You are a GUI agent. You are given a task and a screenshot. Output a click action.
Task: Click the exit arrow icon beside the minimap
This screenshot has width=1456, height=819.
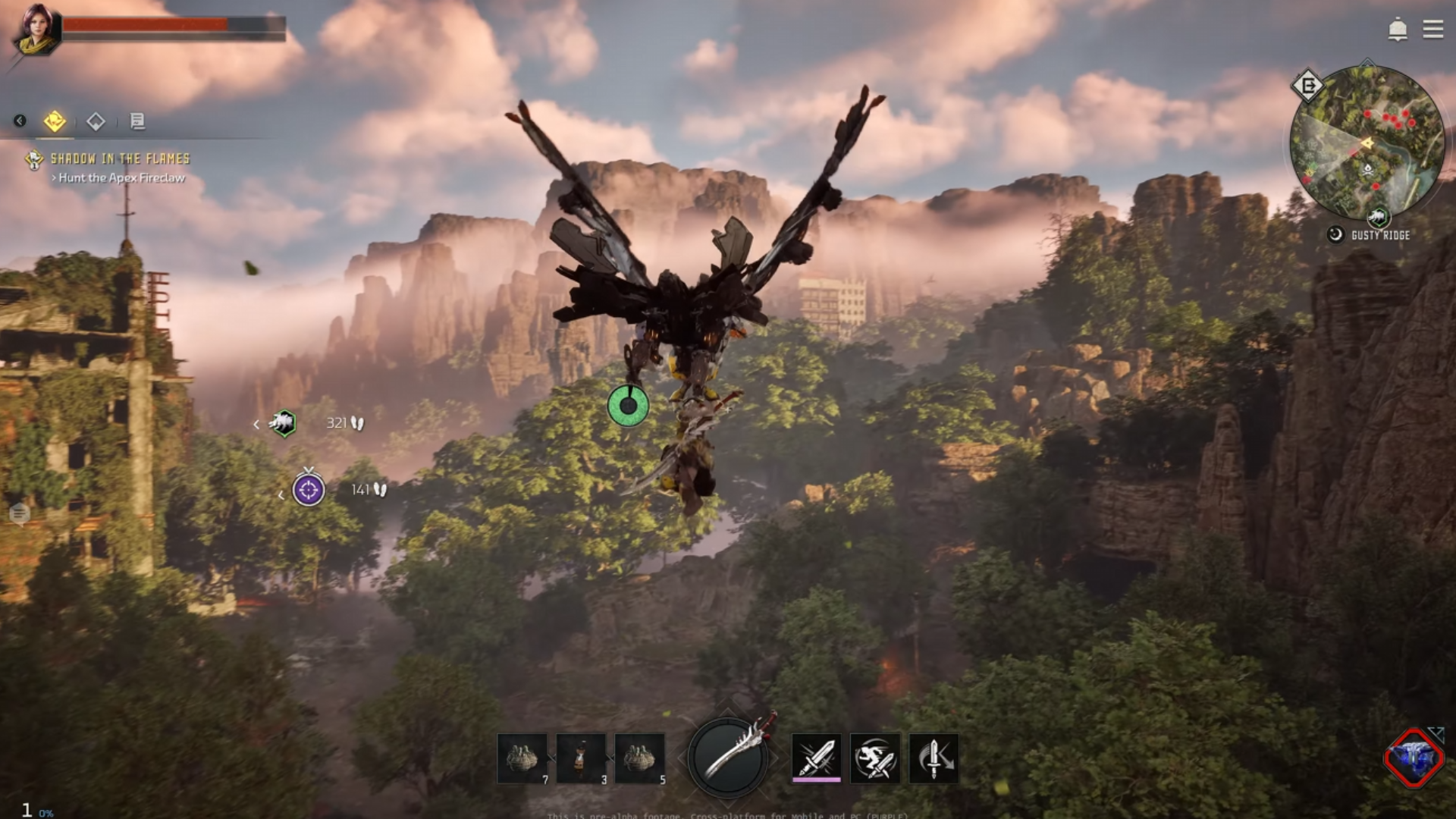point(1308,86)
